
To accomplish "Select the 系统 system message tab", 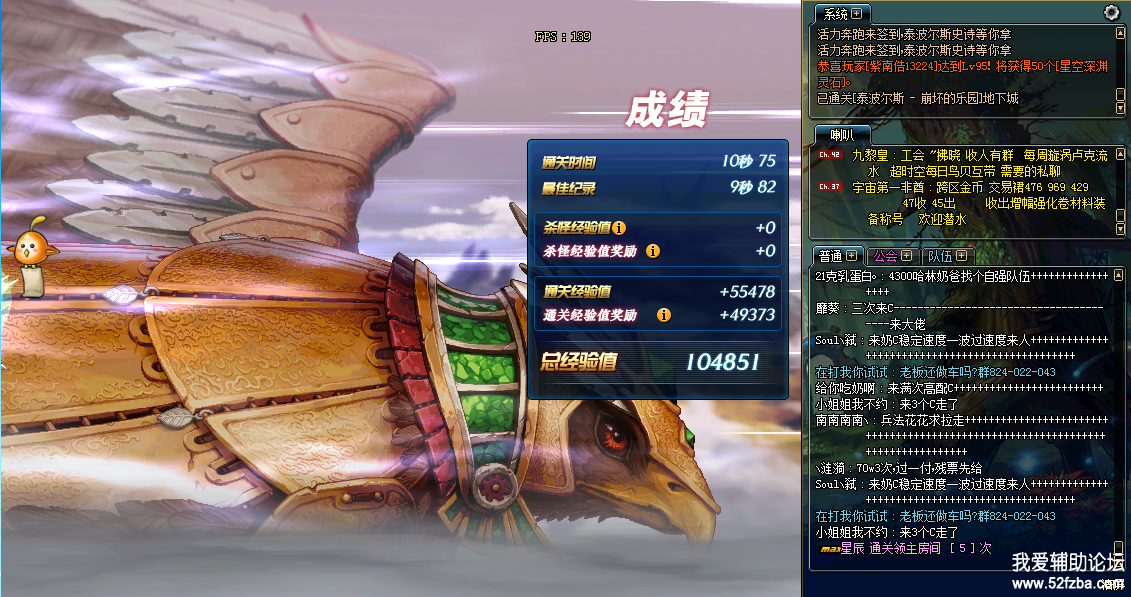I will (834, 14).
